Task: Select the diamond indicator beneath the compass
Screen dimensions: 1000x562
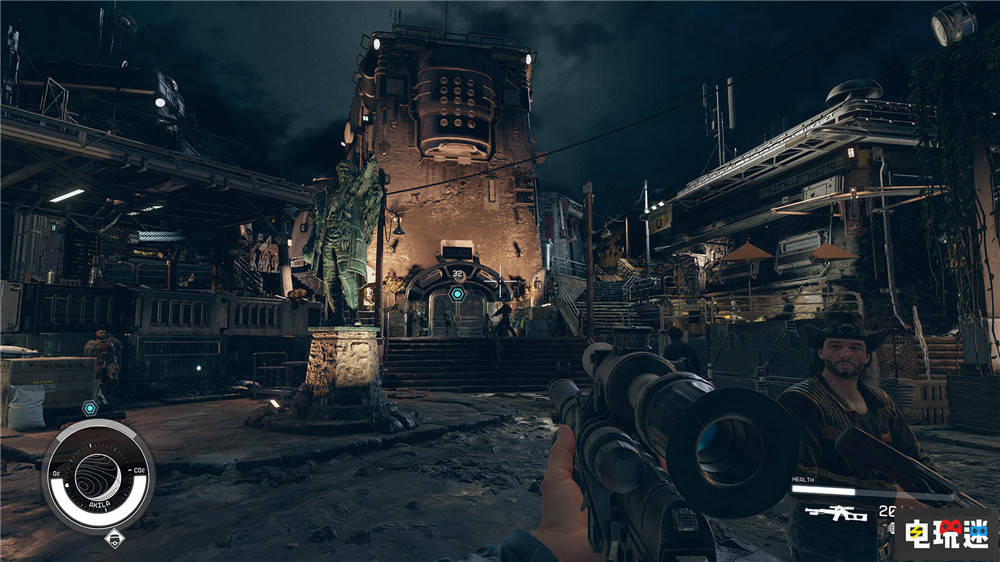Action: coord(112,541)
